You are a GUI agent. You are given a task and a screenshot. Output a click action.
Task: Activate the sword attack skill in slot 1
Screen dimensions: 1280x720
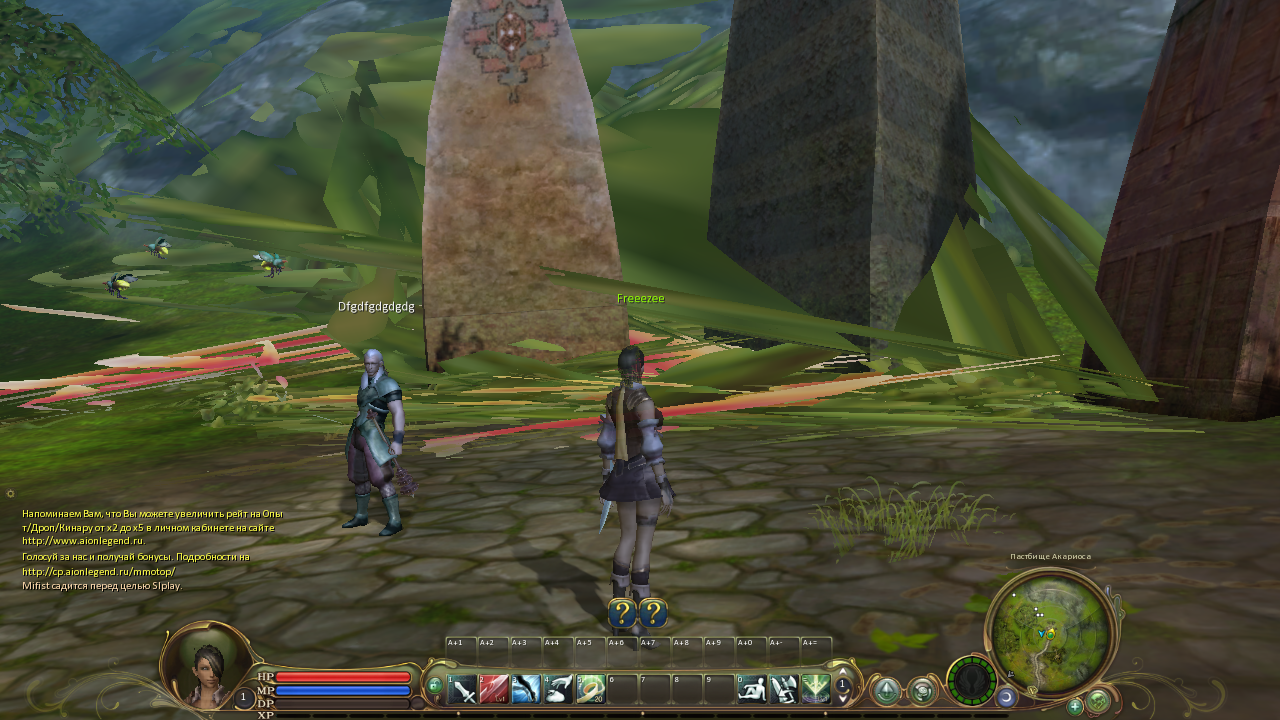(x=463, y=689)
